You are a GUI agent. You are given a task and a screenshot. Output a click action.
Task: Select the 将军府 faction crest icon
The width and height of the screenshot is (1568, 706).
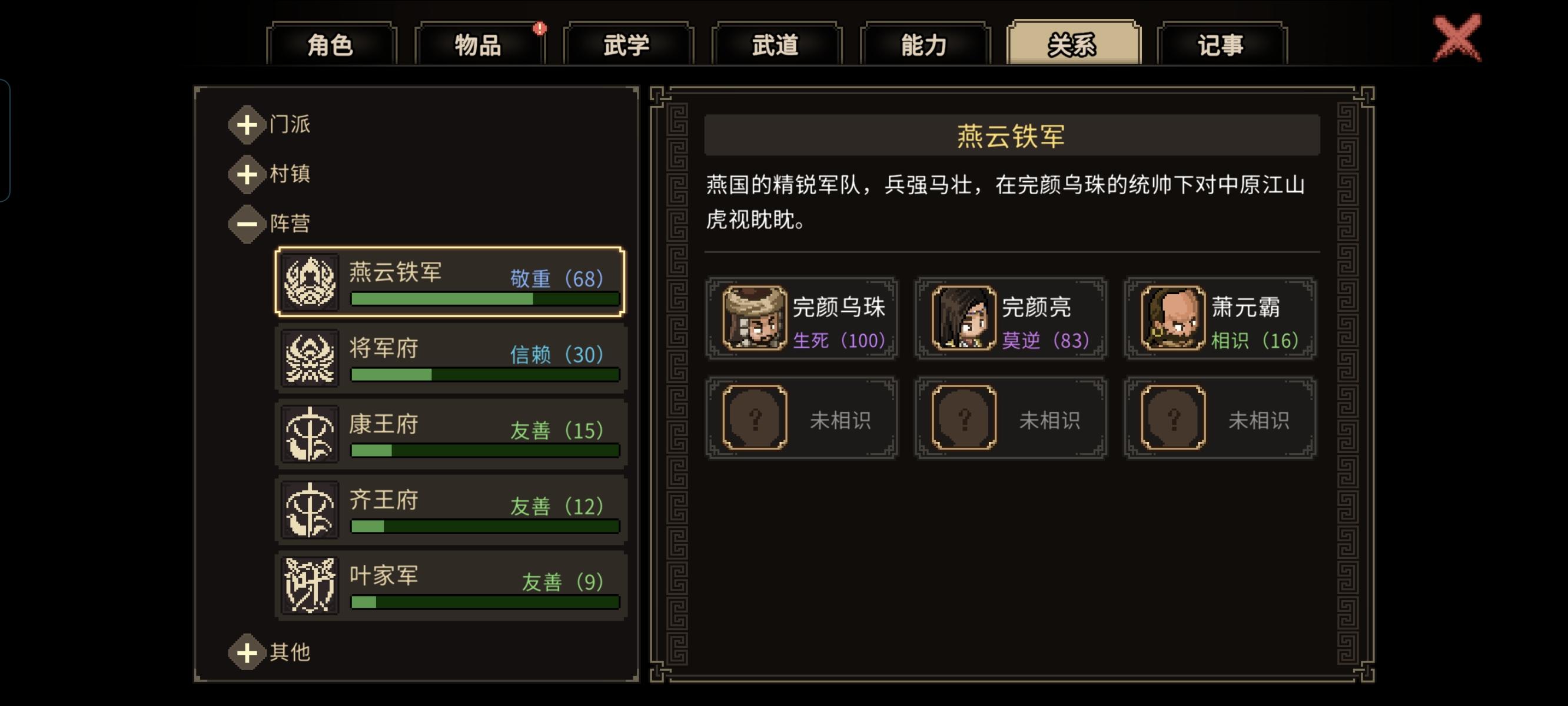(310, 360)
